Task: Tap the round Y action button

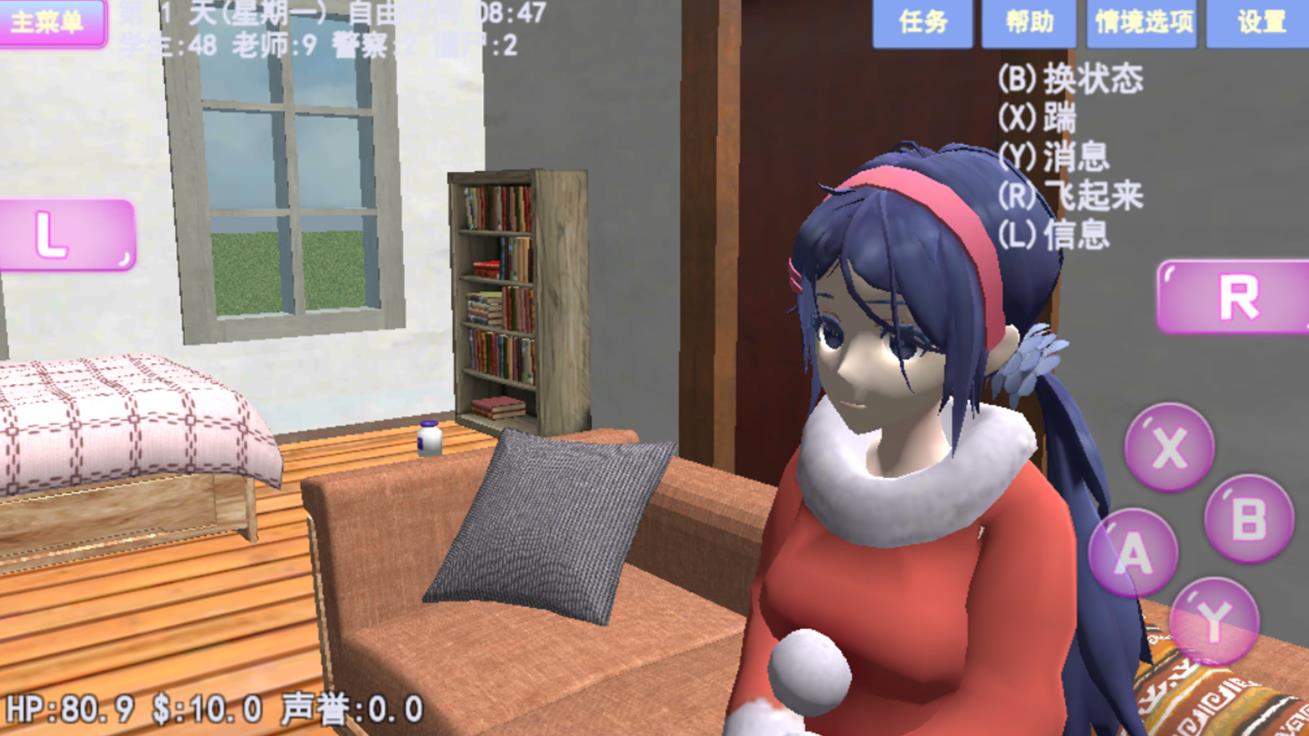Action: (x=1213, y=621)
